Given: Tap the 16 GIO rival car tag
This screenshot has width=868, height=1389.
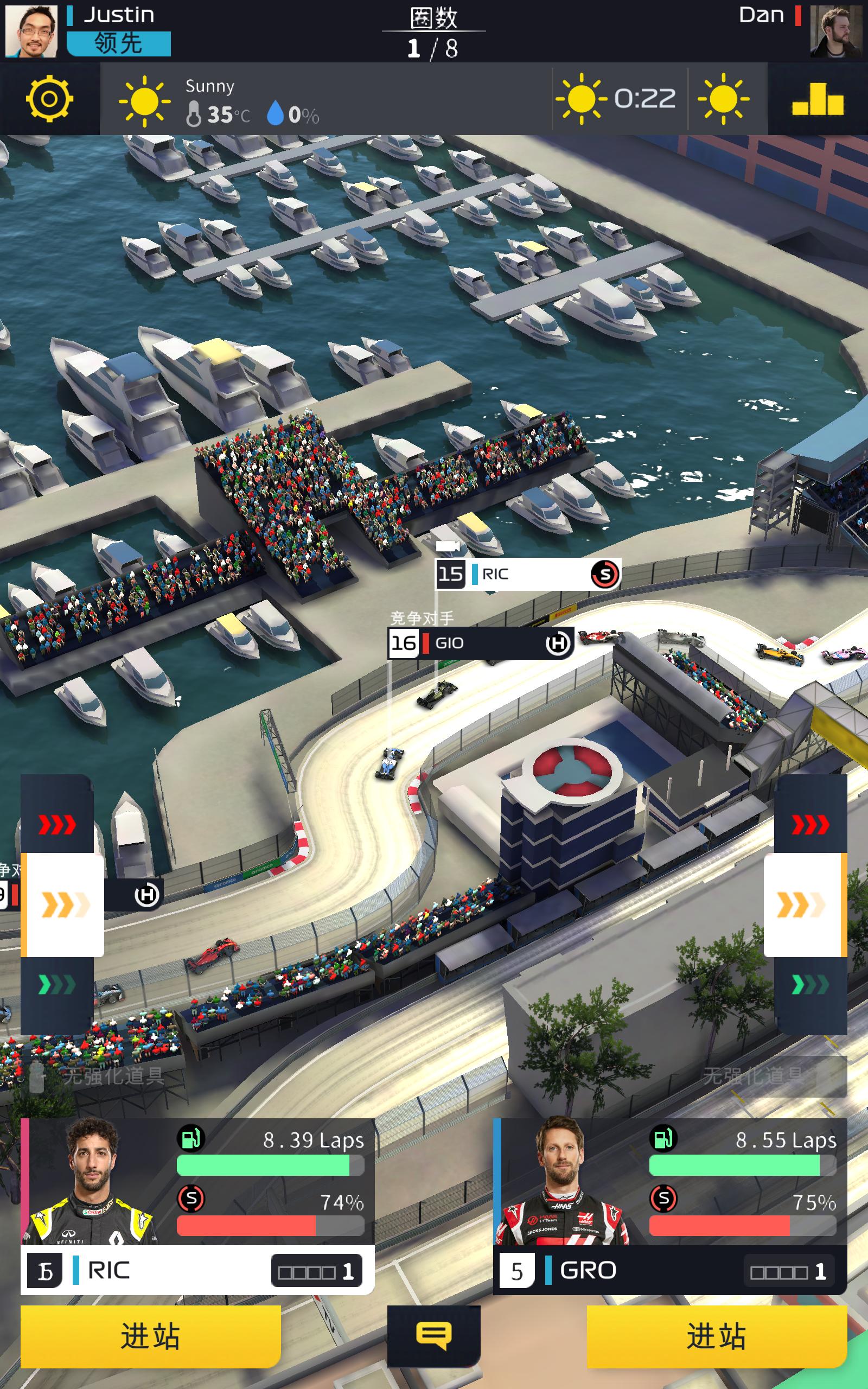Looking at the screenshot, I should (x=481, y=643).
